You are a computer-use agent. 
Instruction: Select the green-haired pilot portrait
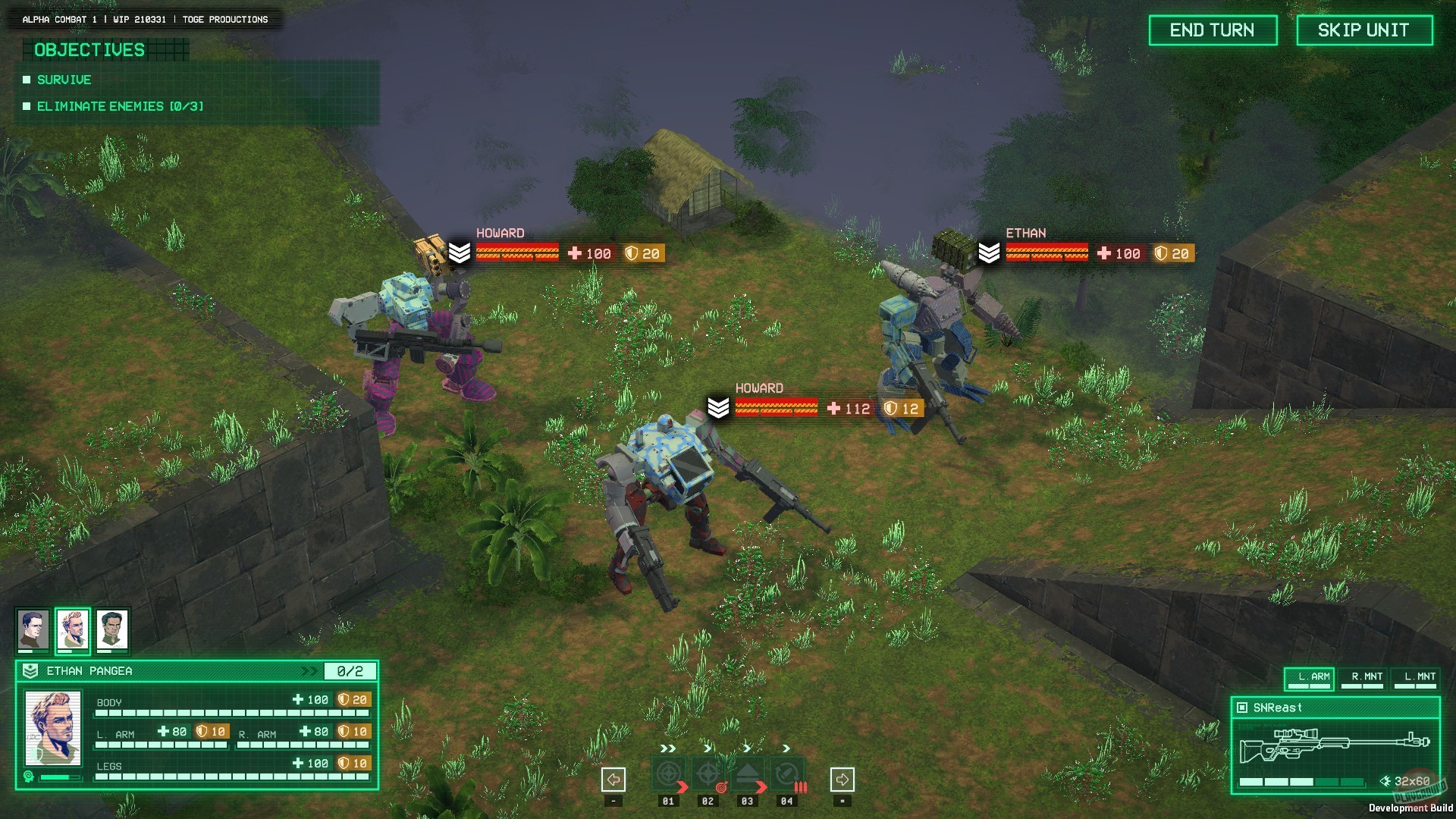click(112, 629)
